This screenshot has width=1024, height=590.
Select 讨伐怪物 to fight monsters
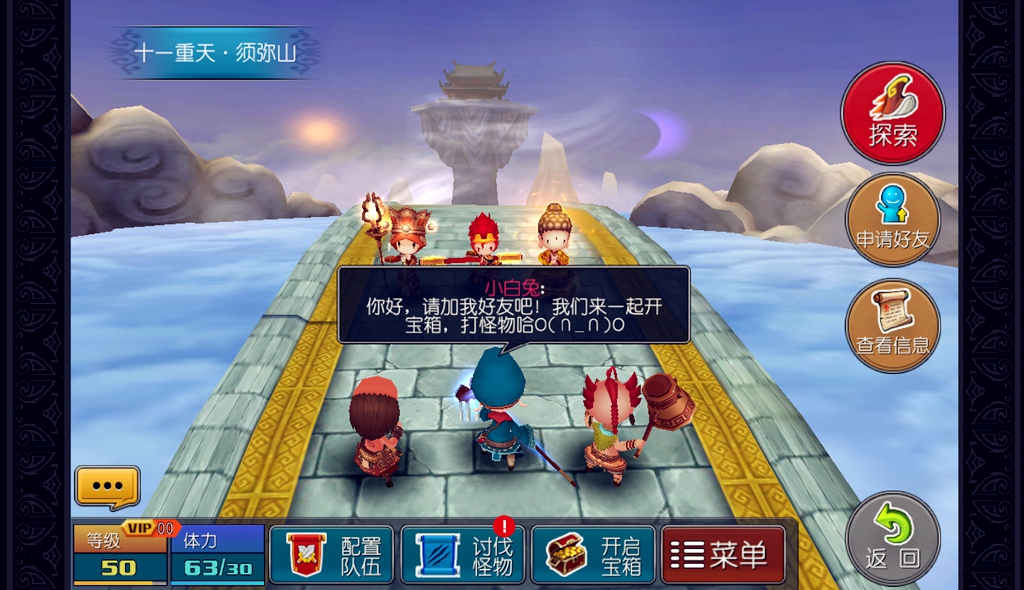click(x=462, y=554)
